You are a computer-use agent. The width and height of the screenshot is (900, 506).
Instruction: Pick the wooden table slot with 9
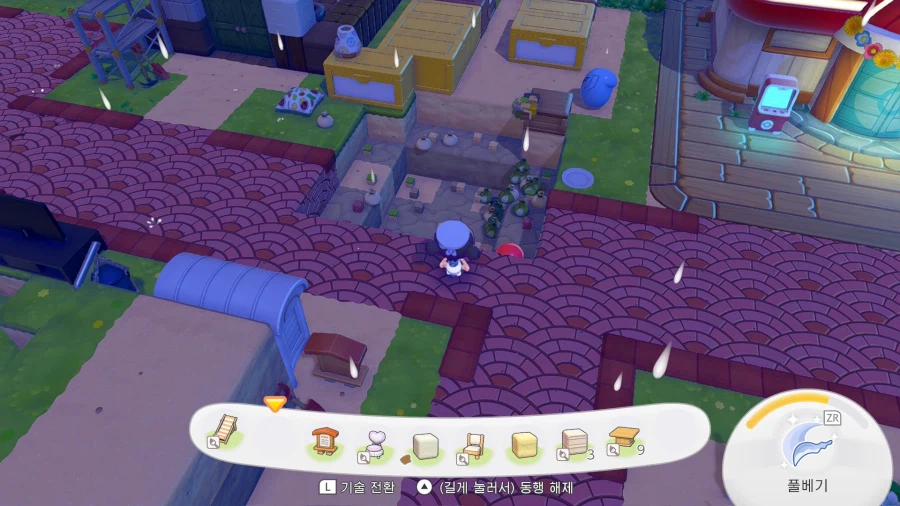point(624,440)
